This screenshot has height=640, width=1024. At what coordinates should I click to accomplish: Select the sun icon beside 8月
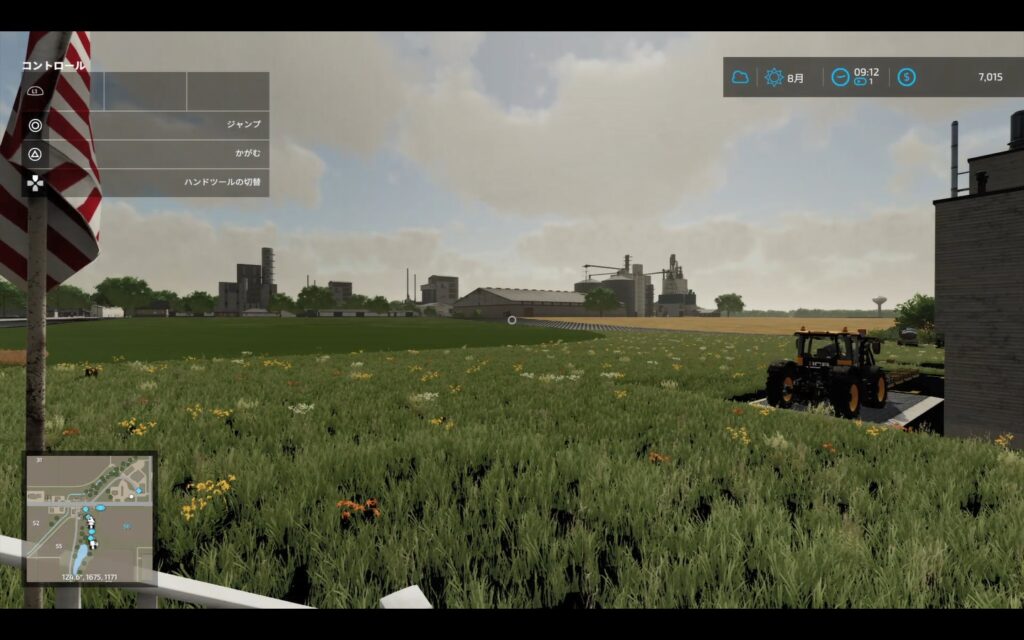coord(774,77)
